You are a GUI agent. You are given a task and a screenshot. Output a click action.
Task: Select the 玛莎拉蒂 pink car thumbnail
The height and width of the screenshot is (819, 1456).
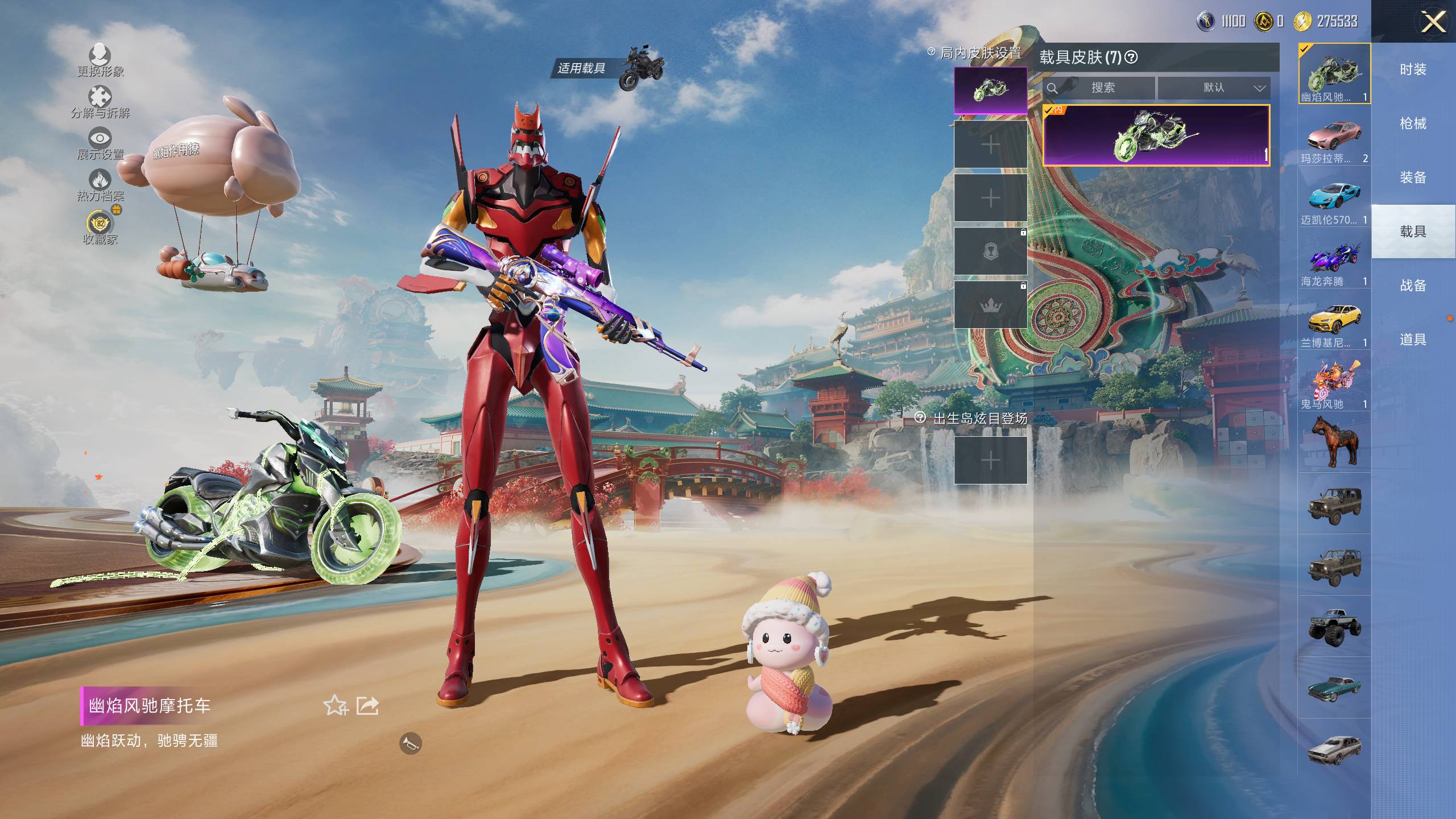pyautogui.click(x=1334, y=136)
